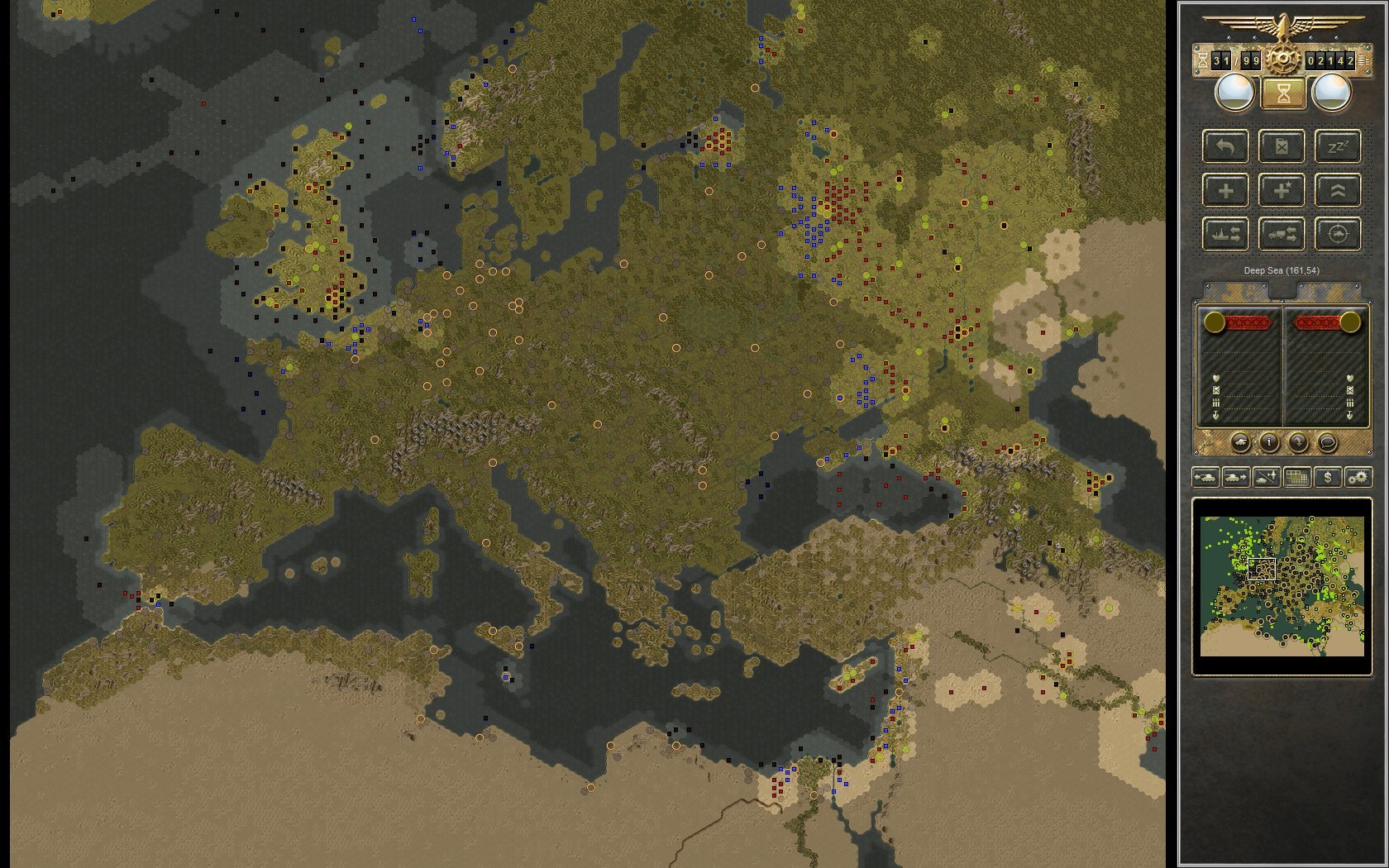1389x868 pixels.
Task: Request elite reinforcements (plus with star)
Action: click(x=1282, y=191)
